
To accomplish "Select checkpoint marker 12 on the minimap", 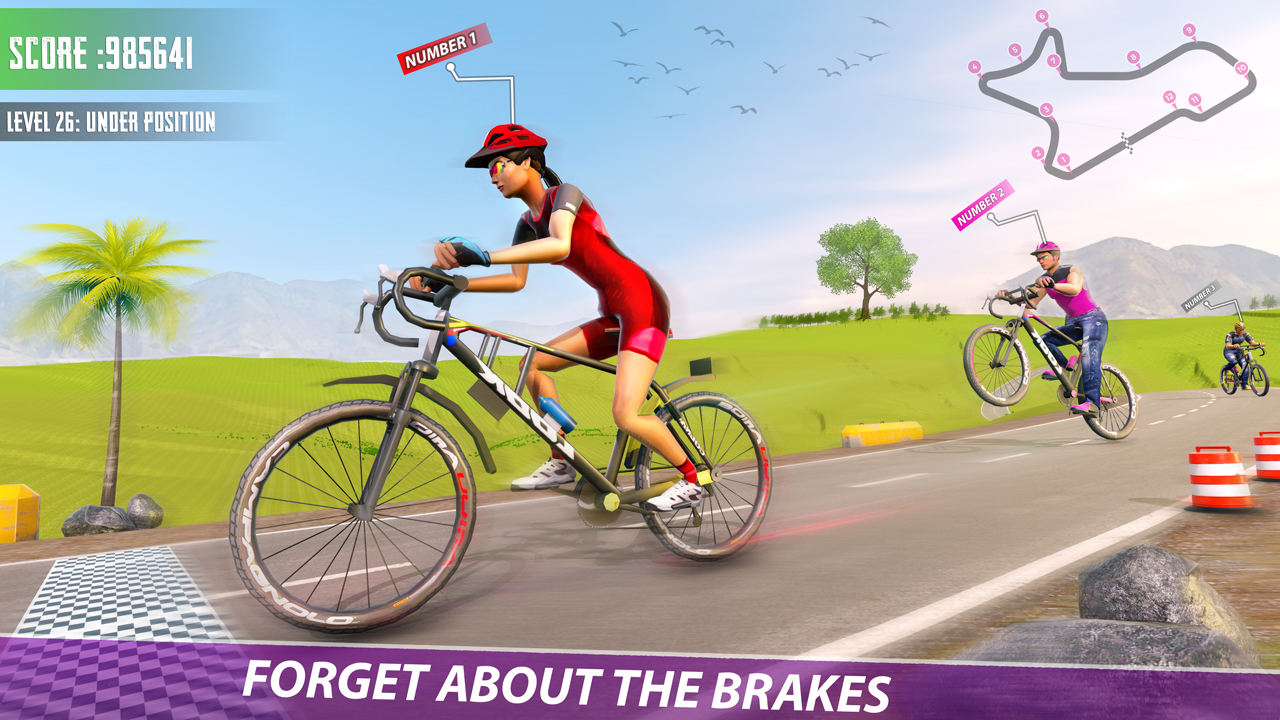I will coord(1169,97).
